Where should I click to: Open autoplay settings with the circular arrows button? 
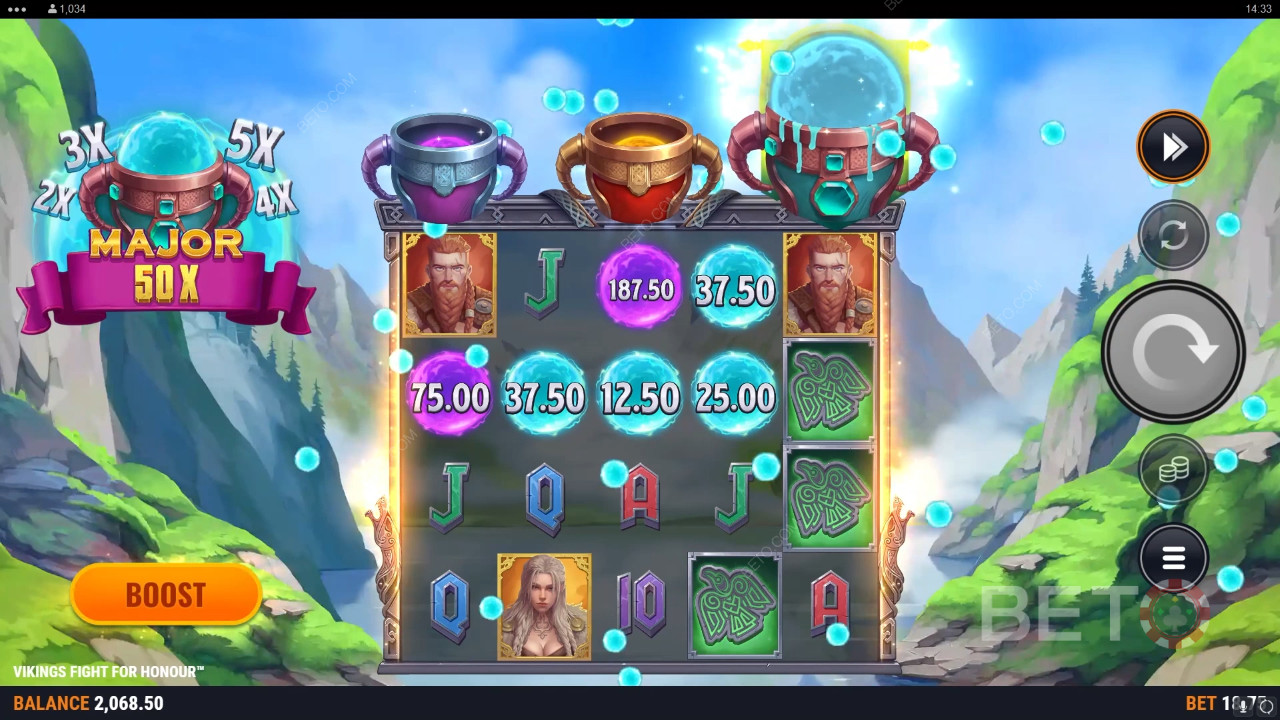click(1173, 235)
